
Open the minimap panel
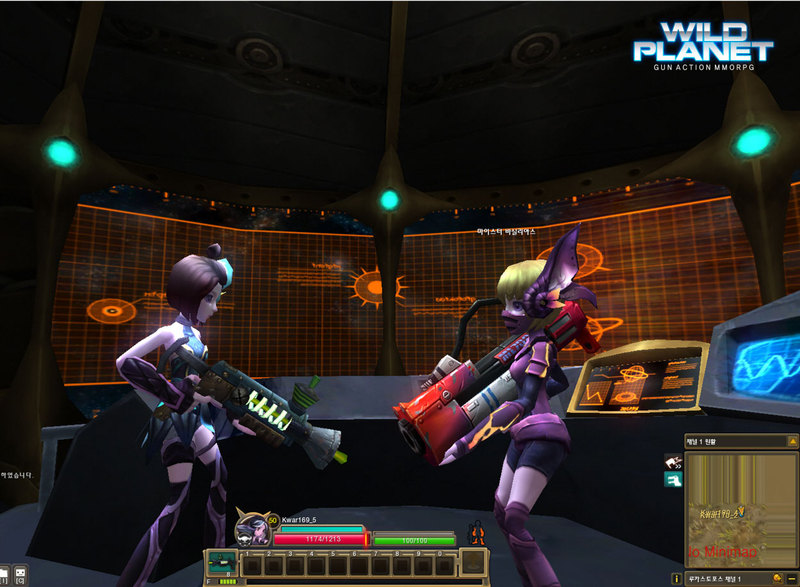pyautogui.click(x=740, y=510)
